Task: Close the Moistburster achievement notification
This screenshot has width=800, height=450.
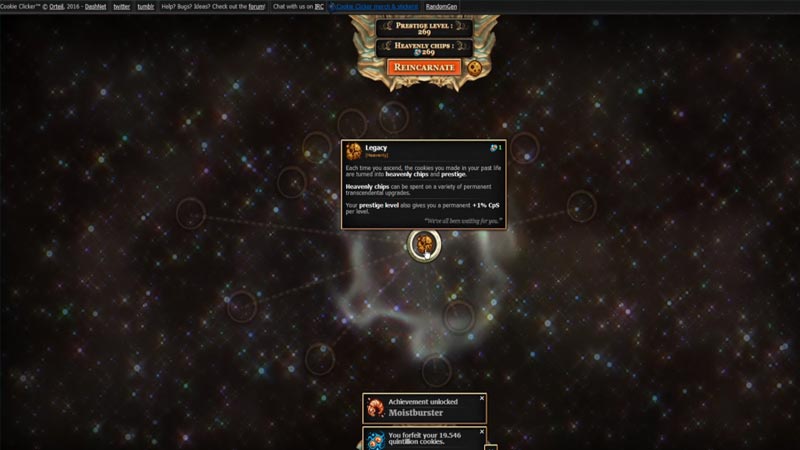Action: click(481, 398)
